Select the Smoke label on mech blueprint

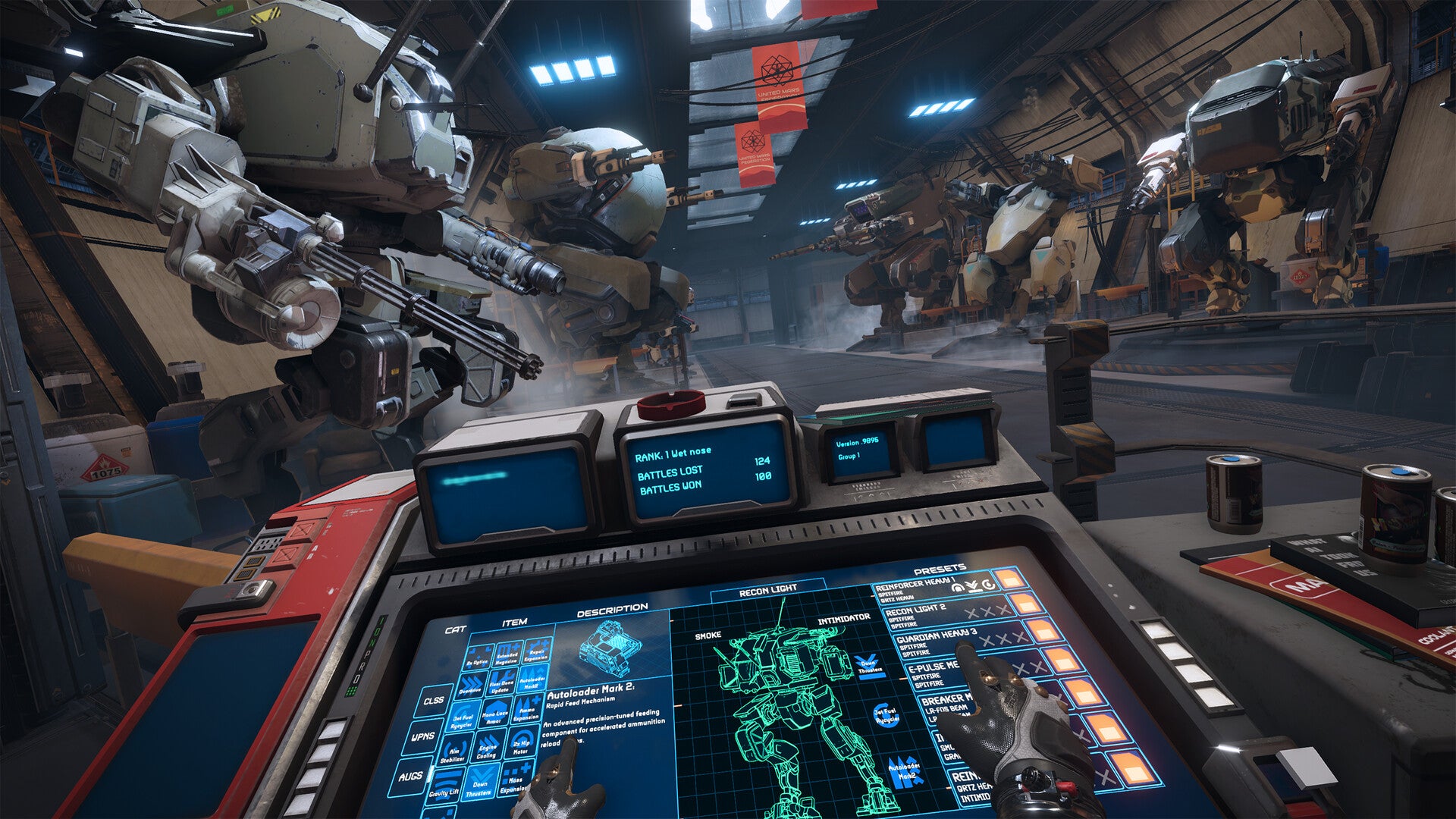[708, 635]
